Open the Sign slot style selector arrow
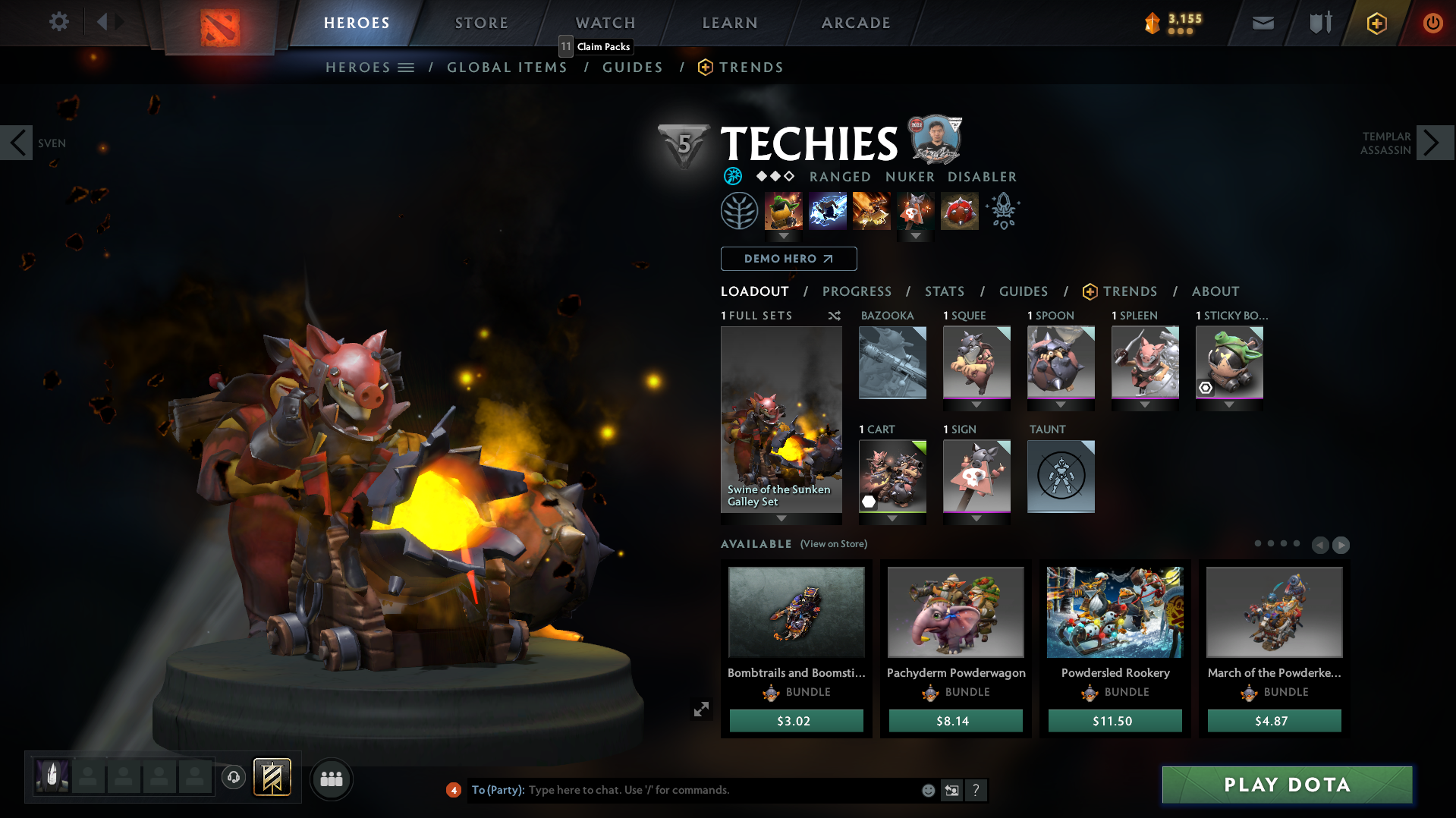Screen dimensions: 1456x818 click(976, 519)
